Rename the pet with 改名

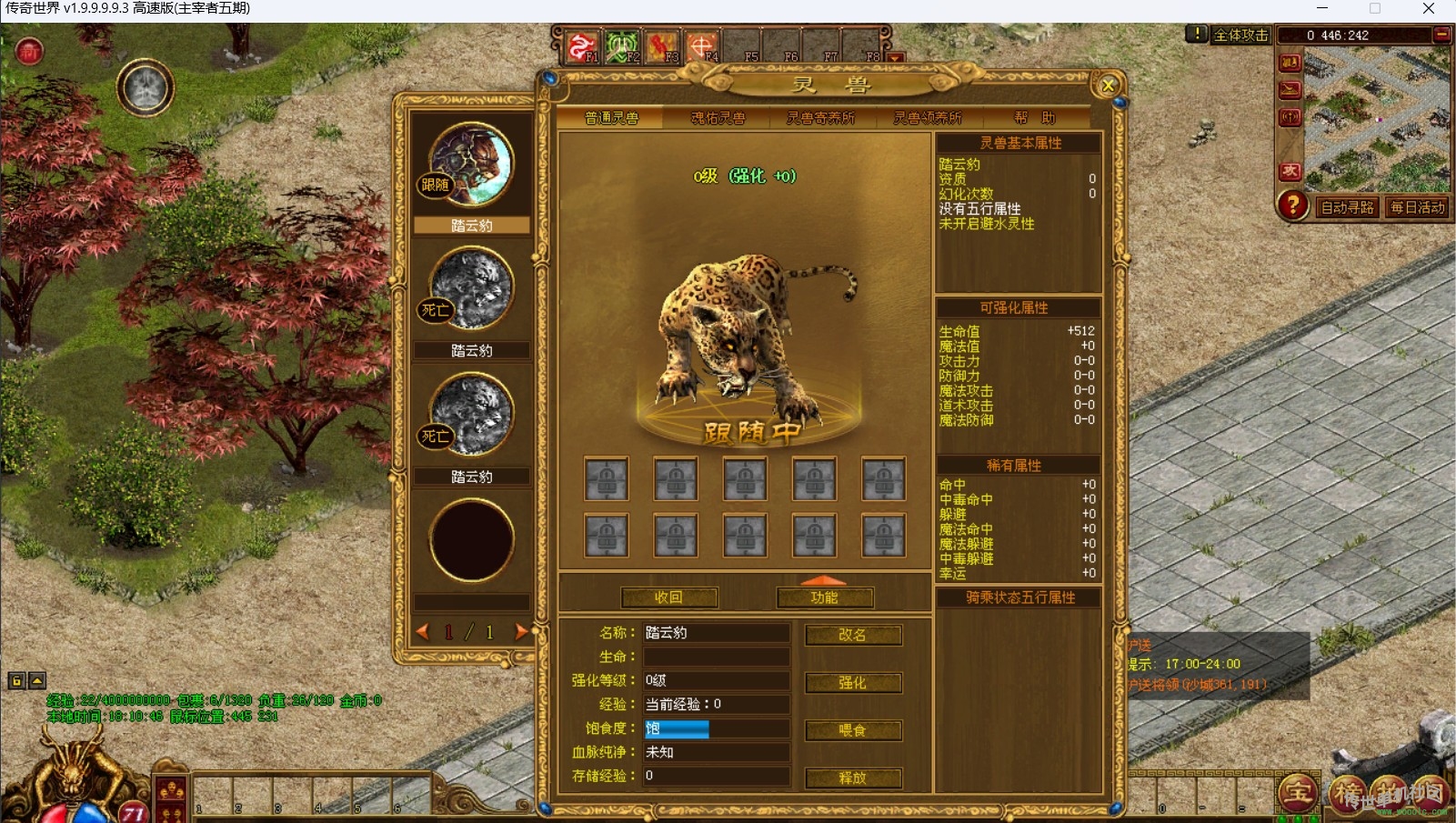point(852,635)
